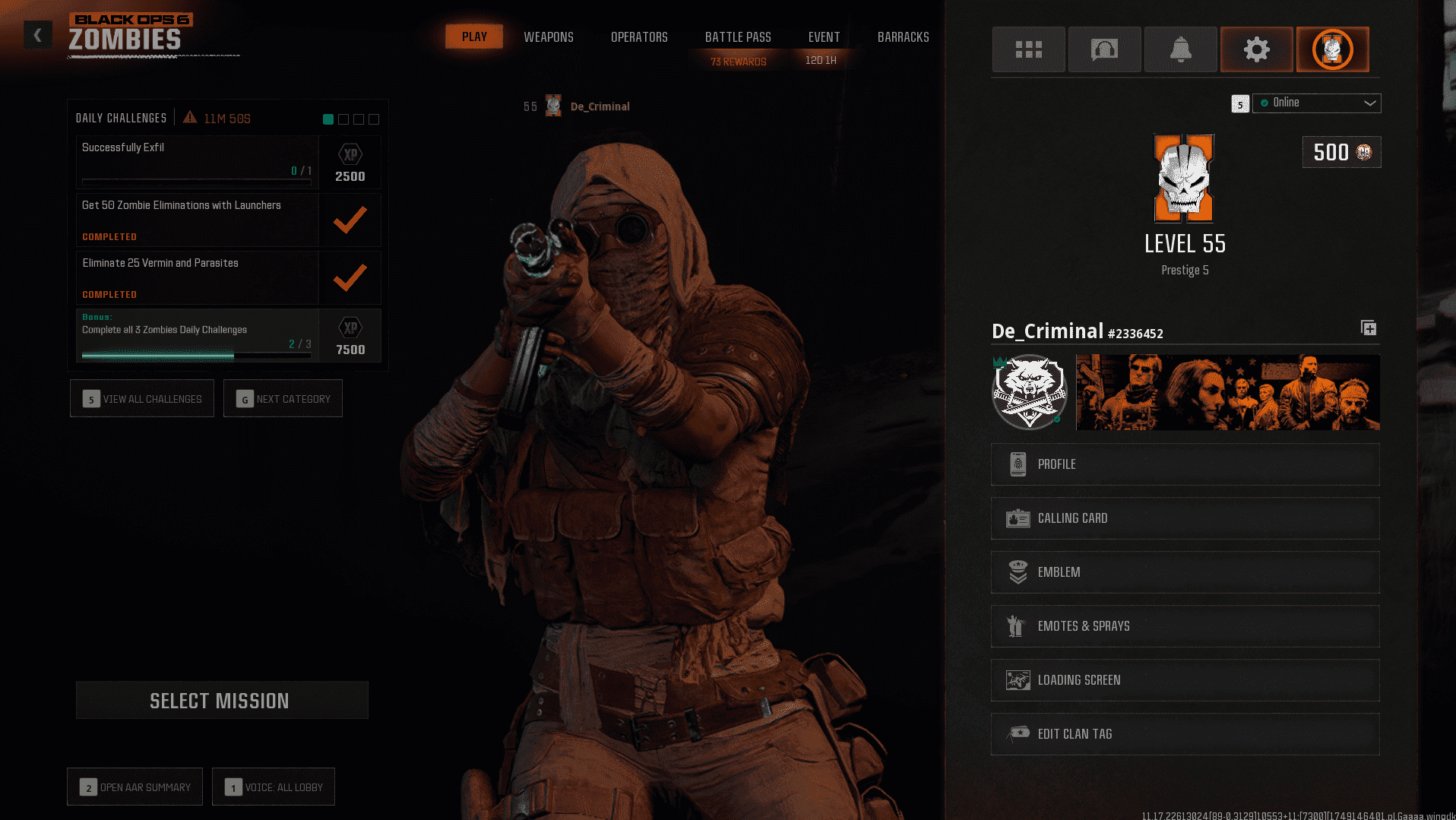Screen dimensions: 1456x820
Task: Click the completed Launcher eliminations checkmark
Action: 350,220
